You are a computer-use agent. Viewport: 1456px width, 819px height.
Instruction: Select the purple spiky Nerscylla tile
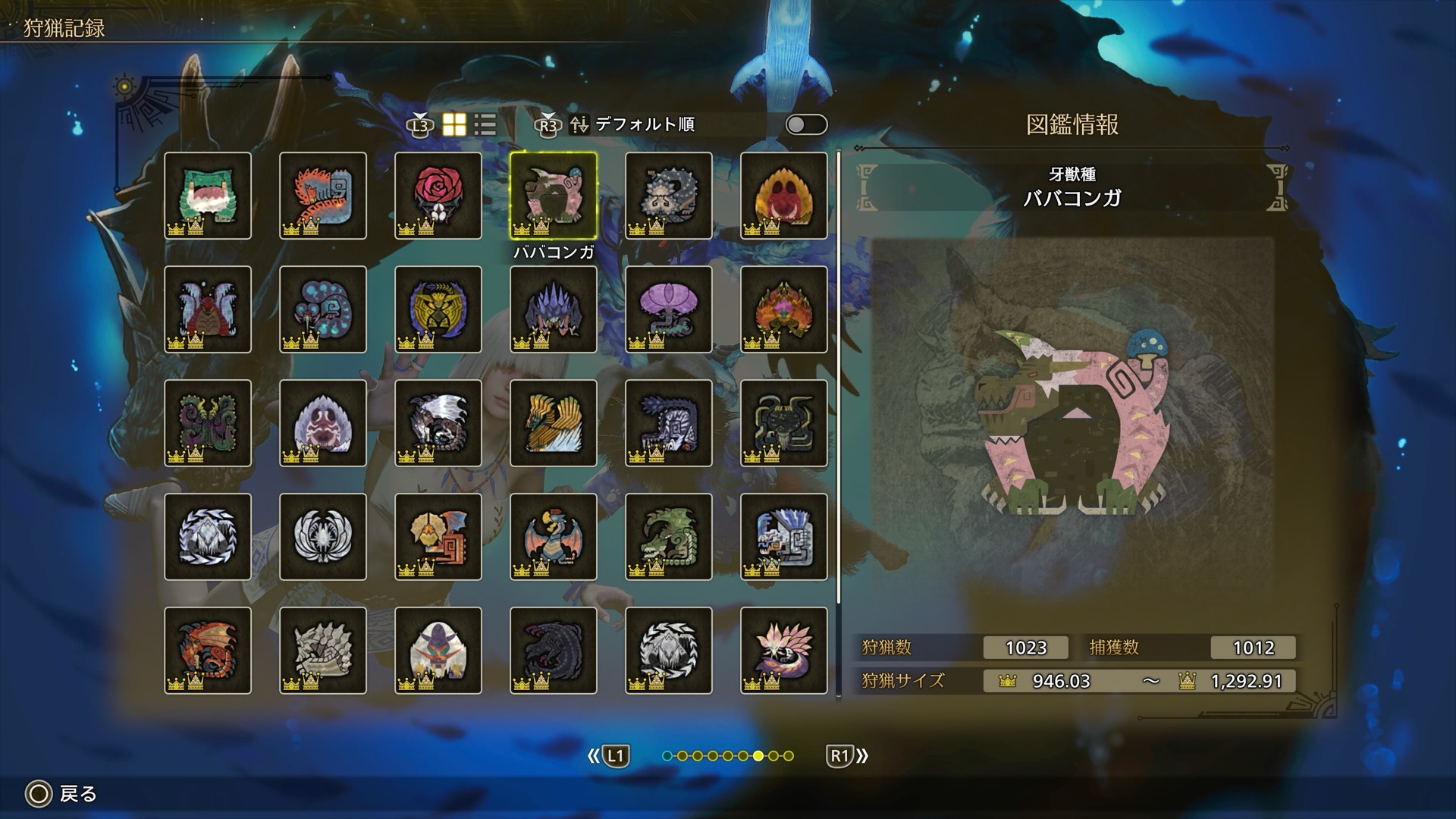click(554, 309)
